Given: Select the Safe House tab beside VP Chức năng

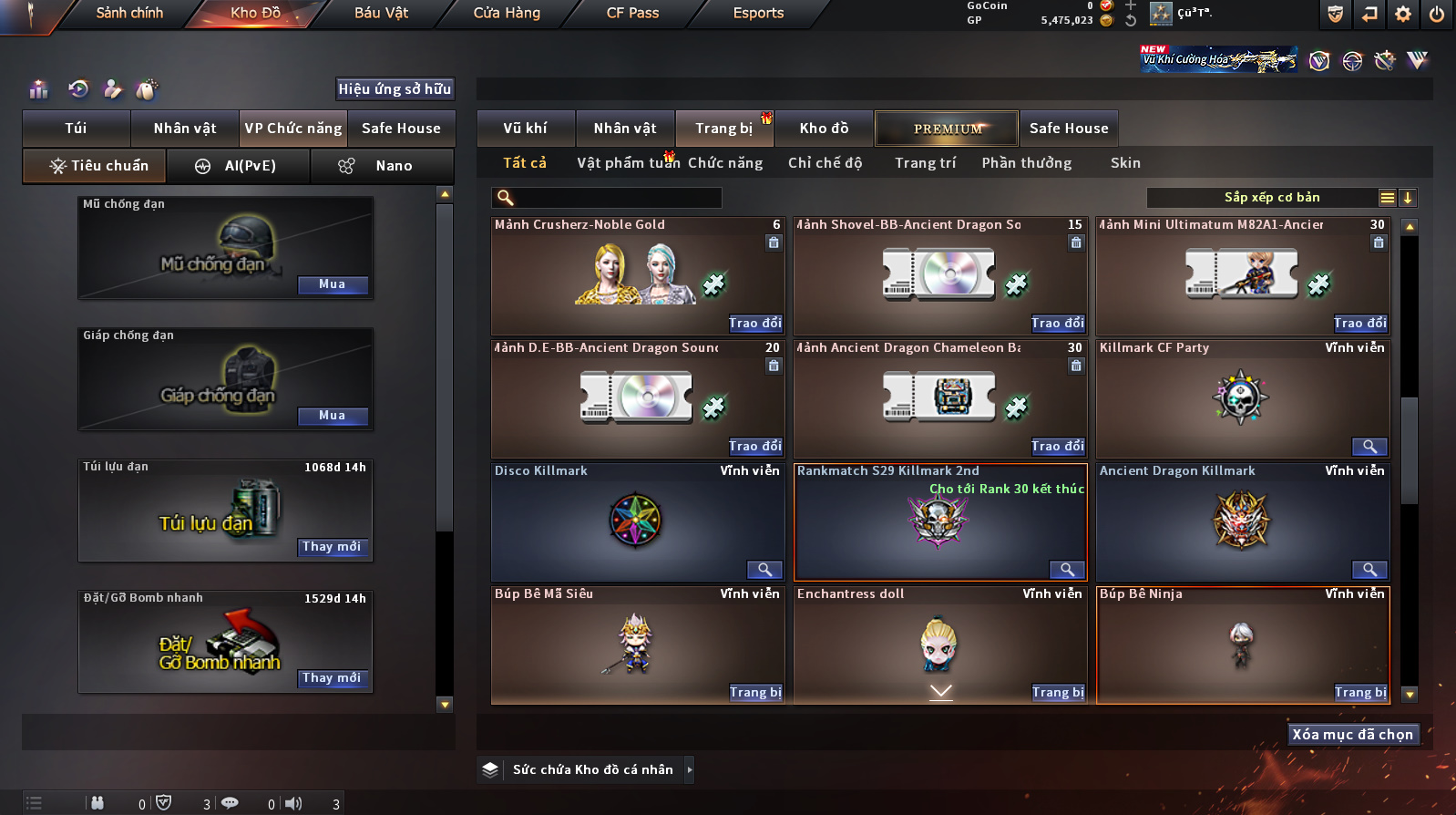Looking at the screenshot, I should point(401,129).
